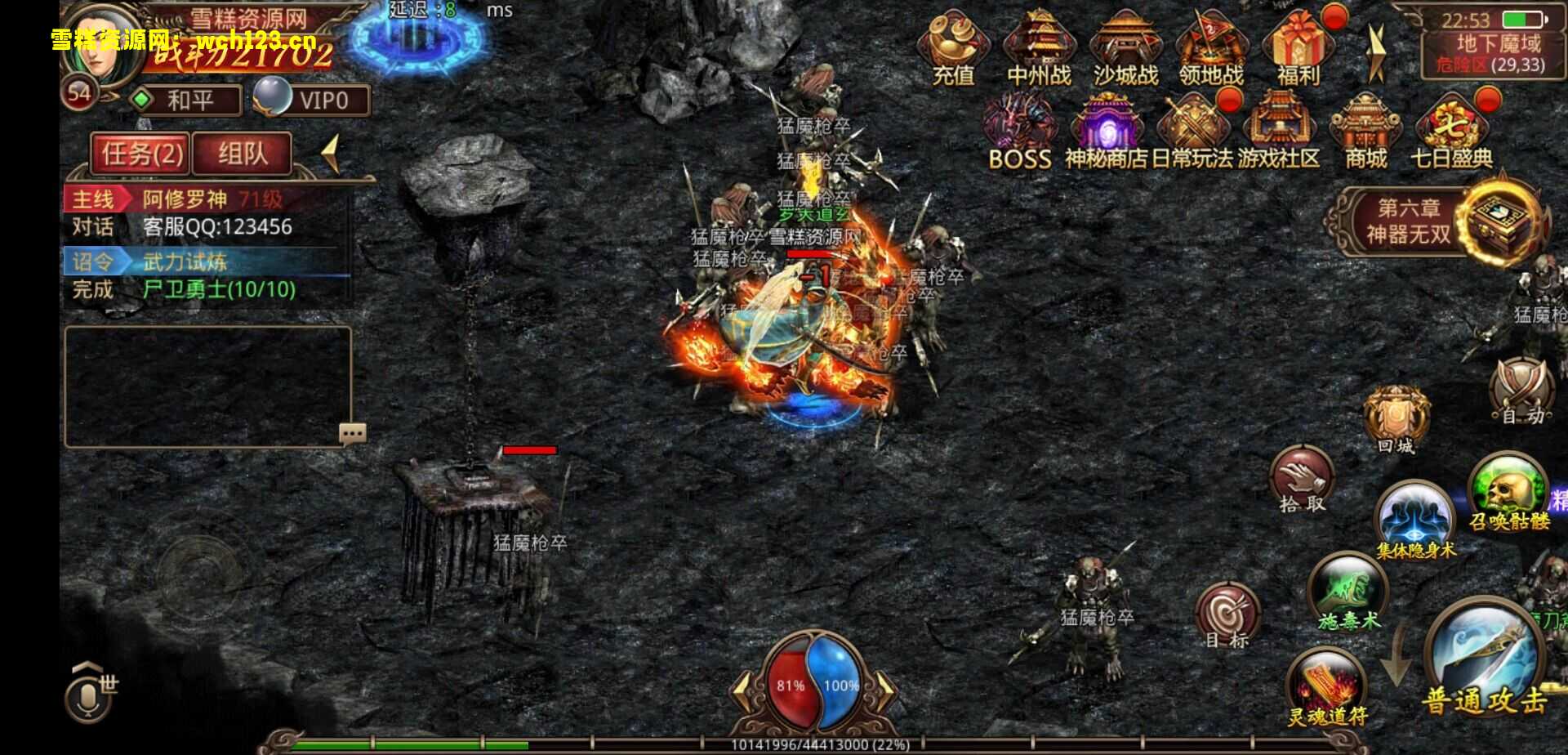The width and height of the screenshot is (1568, 755).
Task: Tap the 拾取 pickup button
Action: pos(1302,480)
